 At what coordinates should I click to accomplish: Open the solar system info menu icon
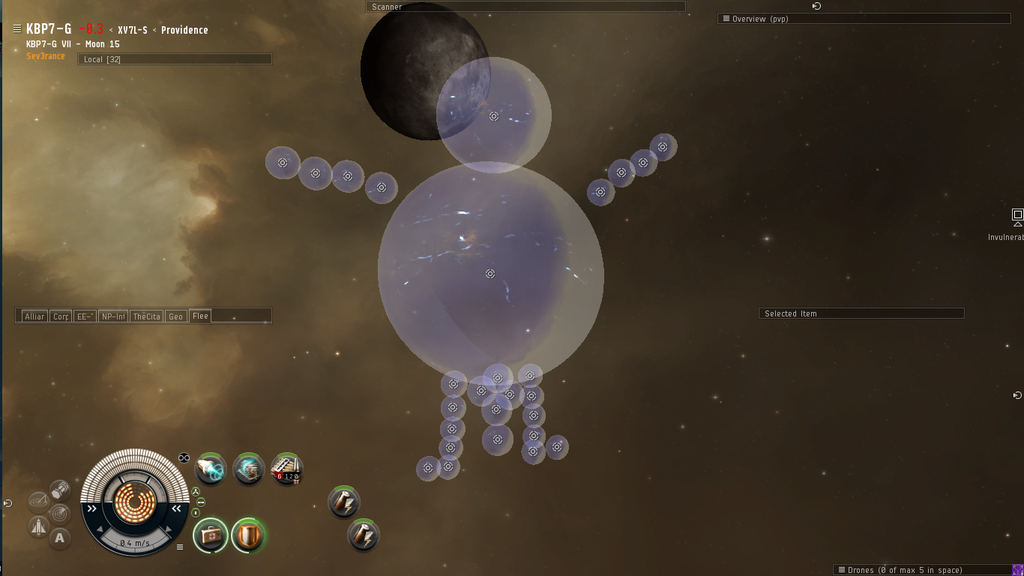coord(17,29)
